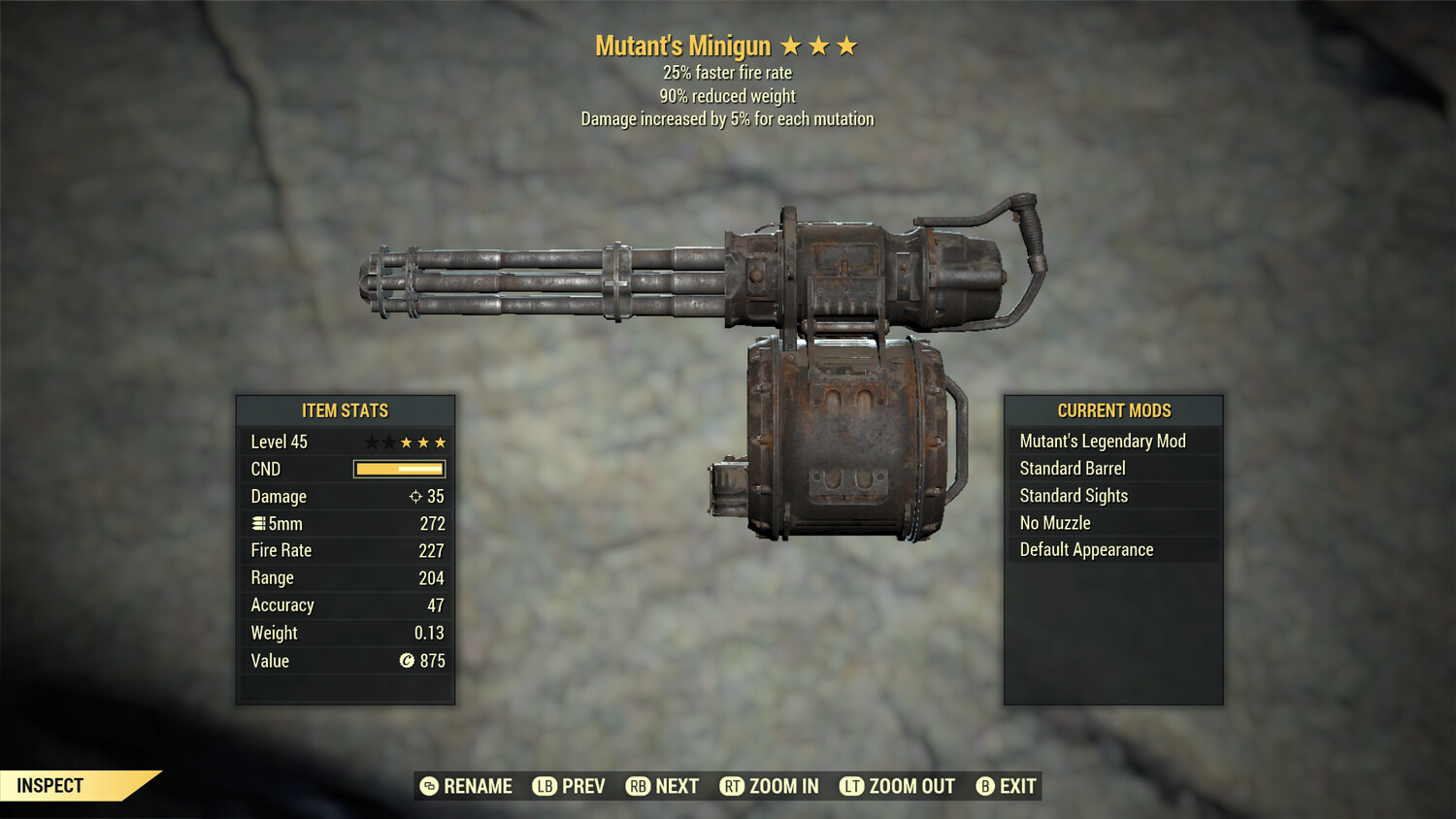Click the RB controller icon for NEXT

pyautogui.click(x=638, y=786)
